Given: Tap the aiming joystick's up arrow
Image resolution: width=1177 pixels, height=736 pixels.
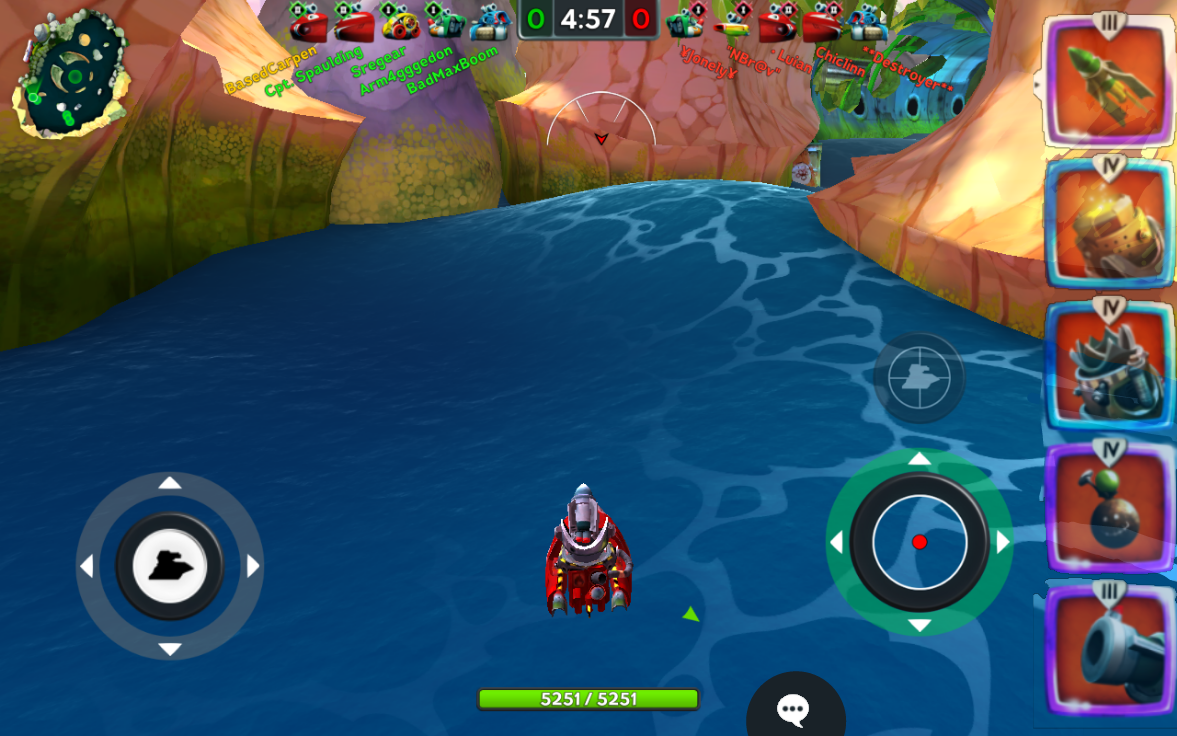Looking at the screenshot, I should [x=920, y=459].
